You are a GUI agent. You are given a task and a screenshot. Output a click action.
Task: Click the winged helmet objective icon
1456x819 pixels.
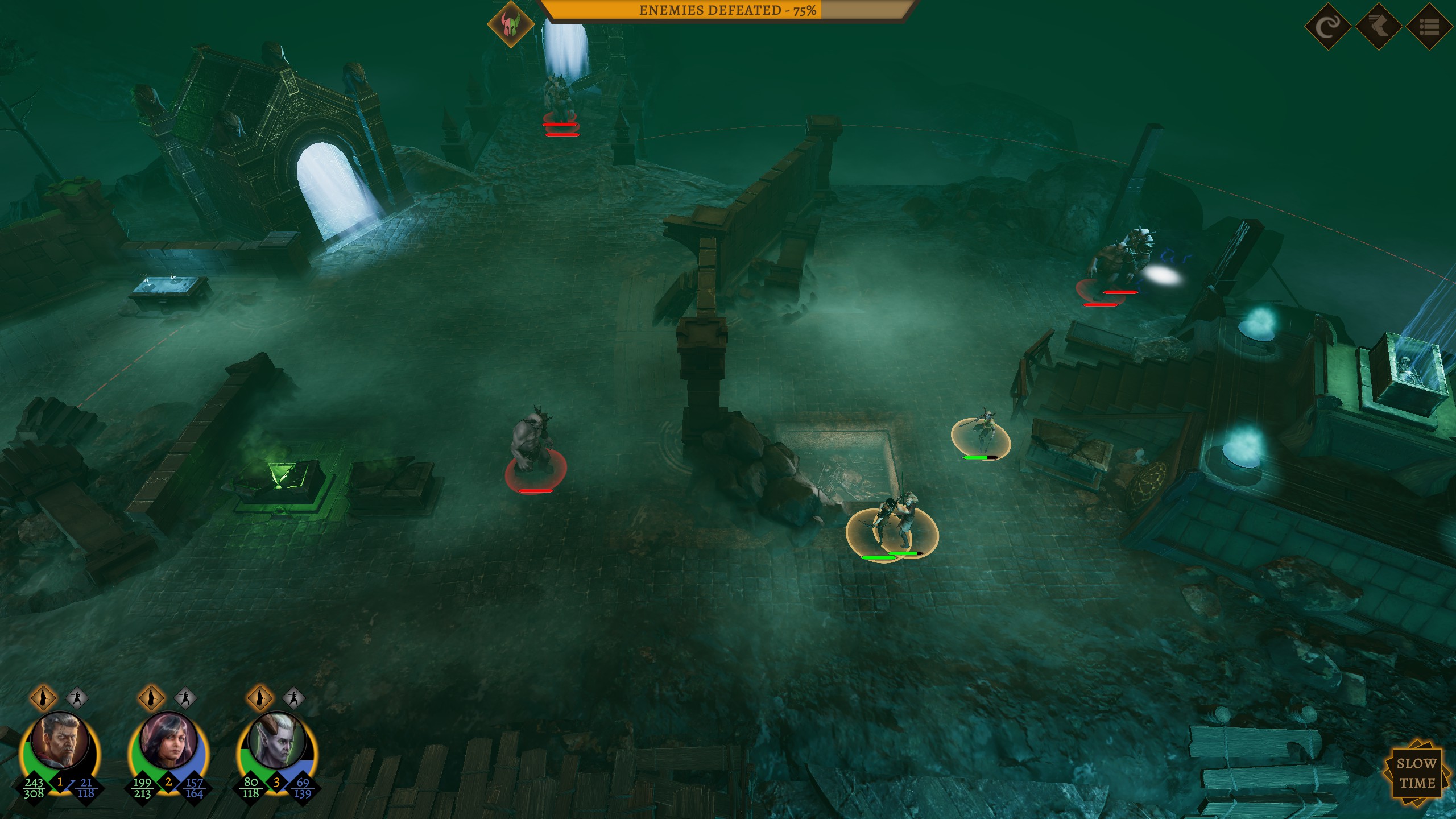click(x=511, y=24)
